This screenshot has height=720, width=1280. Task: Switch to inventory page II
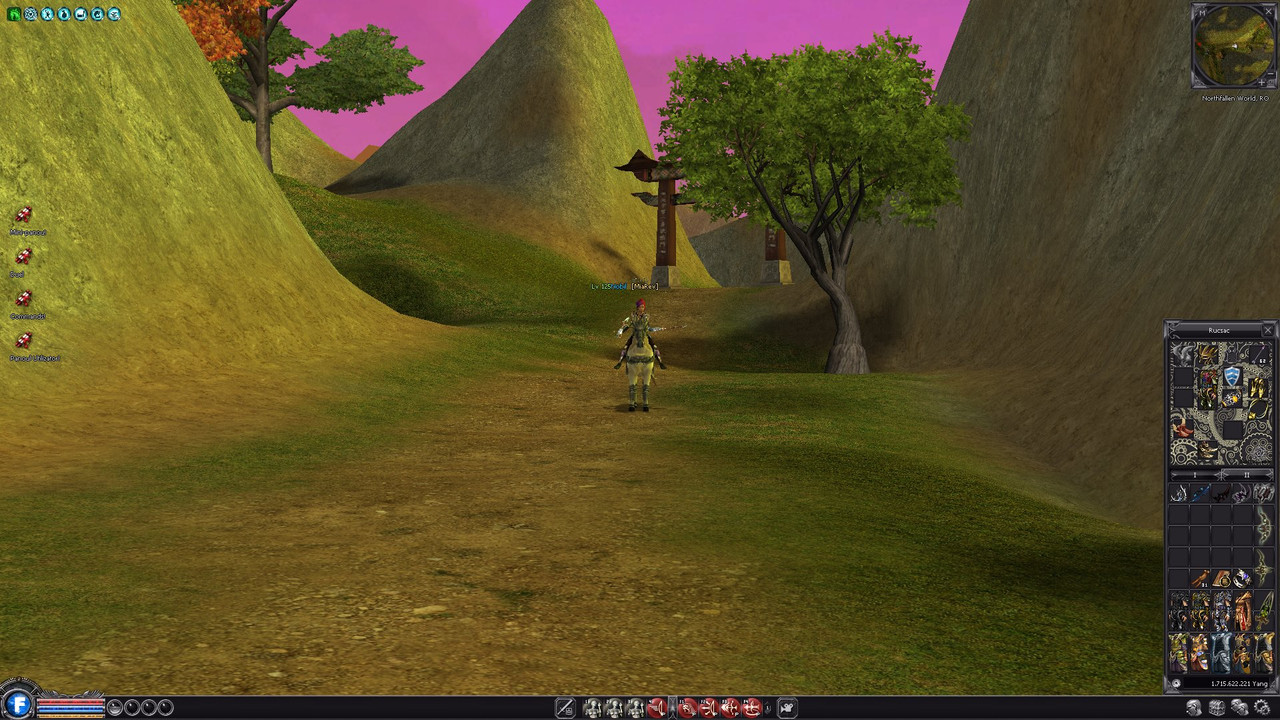click(x=1245, y=475)
